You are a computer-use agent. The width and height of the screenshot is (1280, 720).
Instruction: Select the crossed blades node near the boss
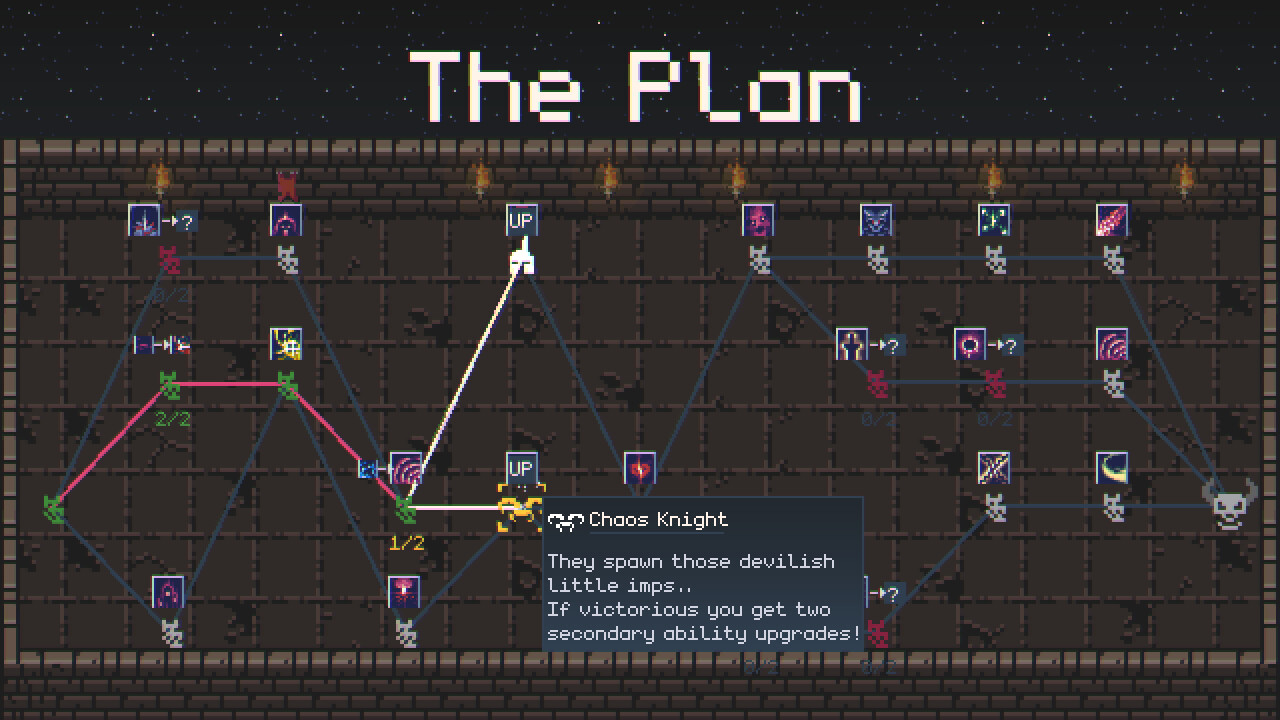point(993,467)
